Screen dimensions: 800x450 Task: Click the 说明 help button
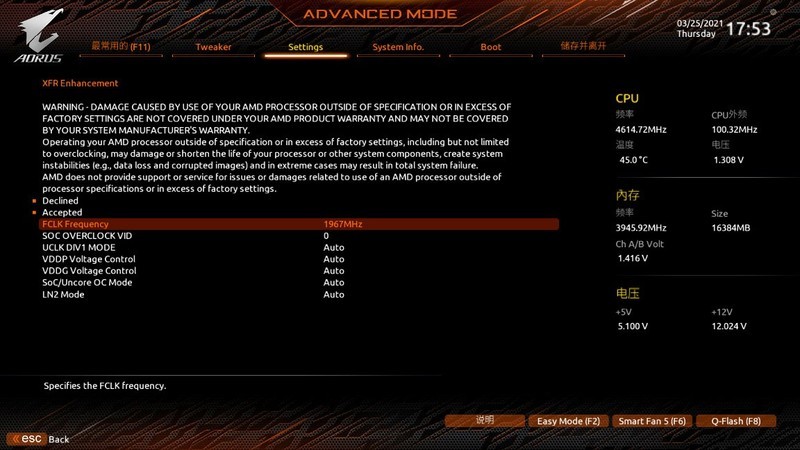(485, 421)
